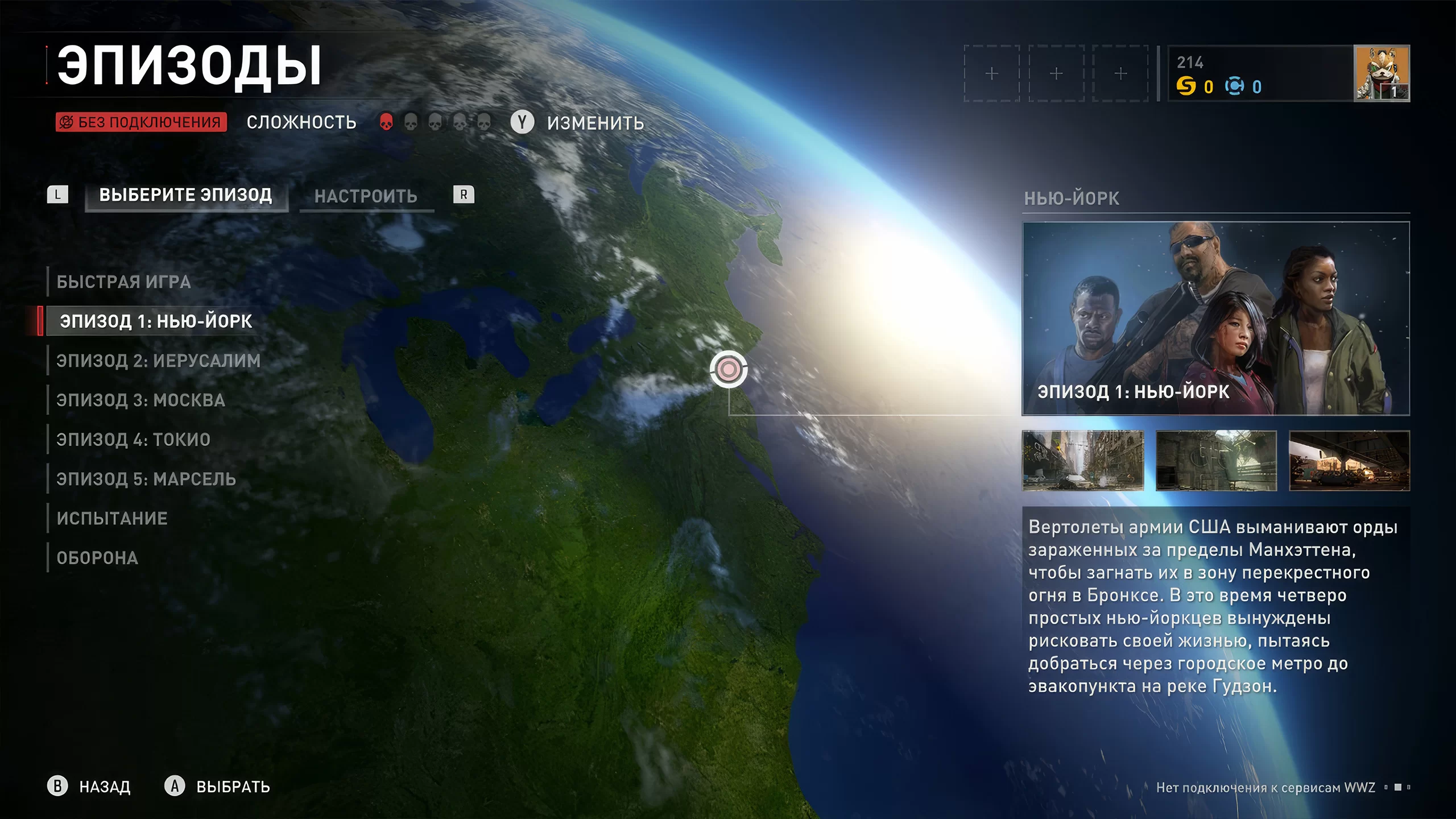
Task: View the green-lit tunnel chapter thumbnail
Action: coord(1216,461)
